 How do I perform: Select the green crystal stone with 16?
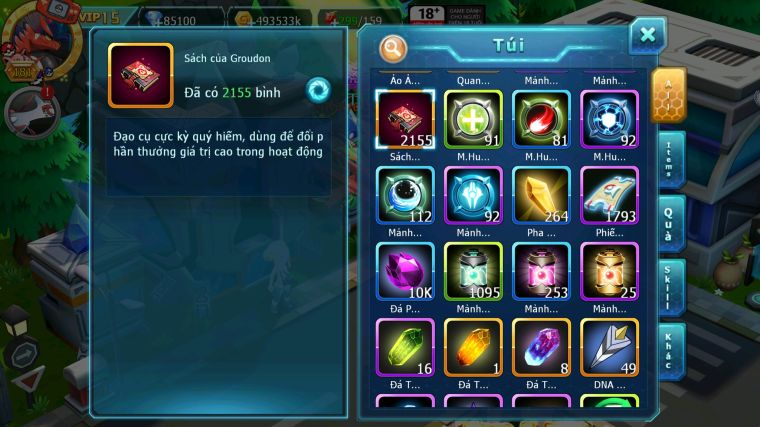click(x=405, y=346)
